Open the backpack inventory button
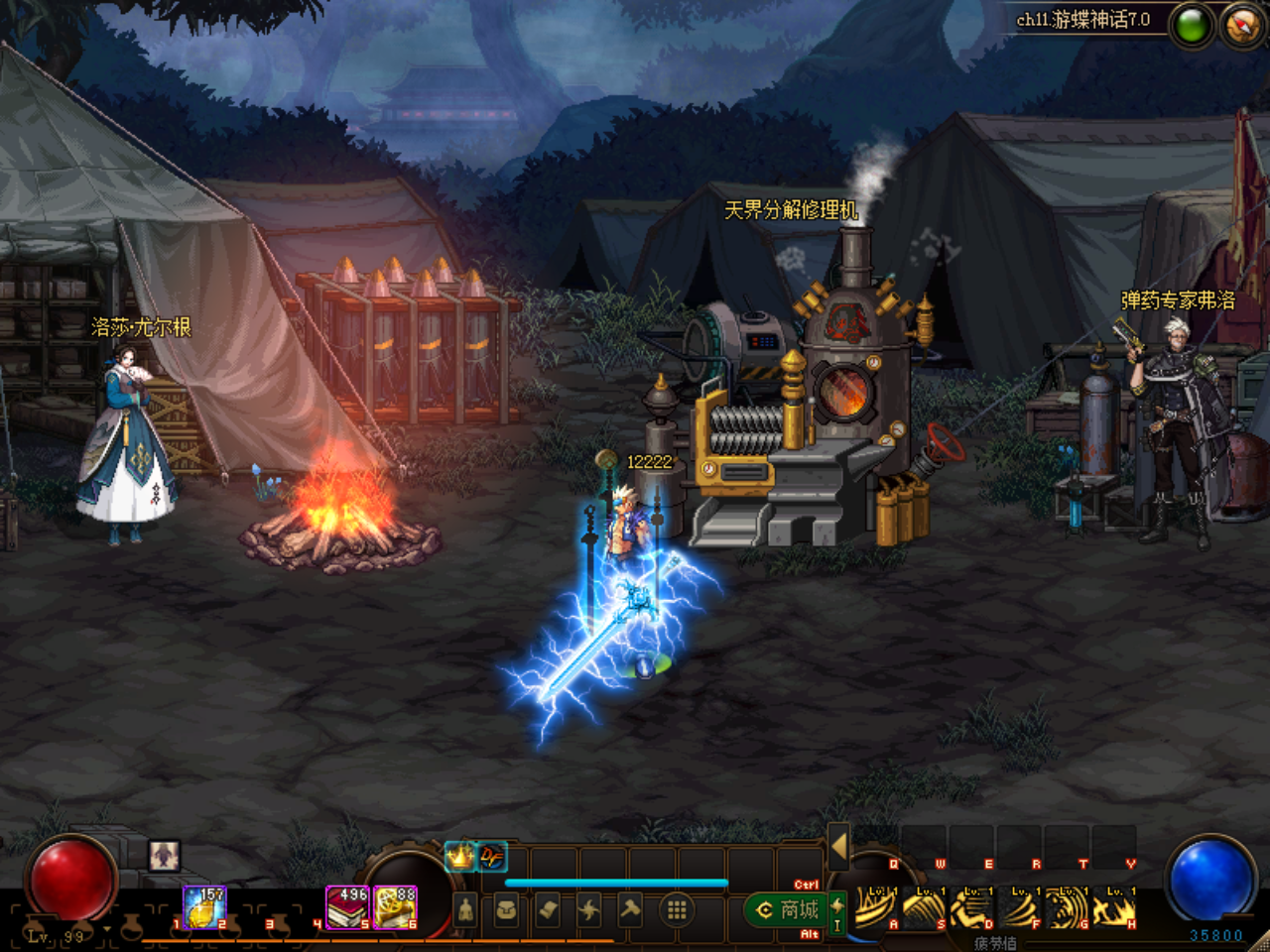This screenshot has width=1270, height=952. point(506,909)
